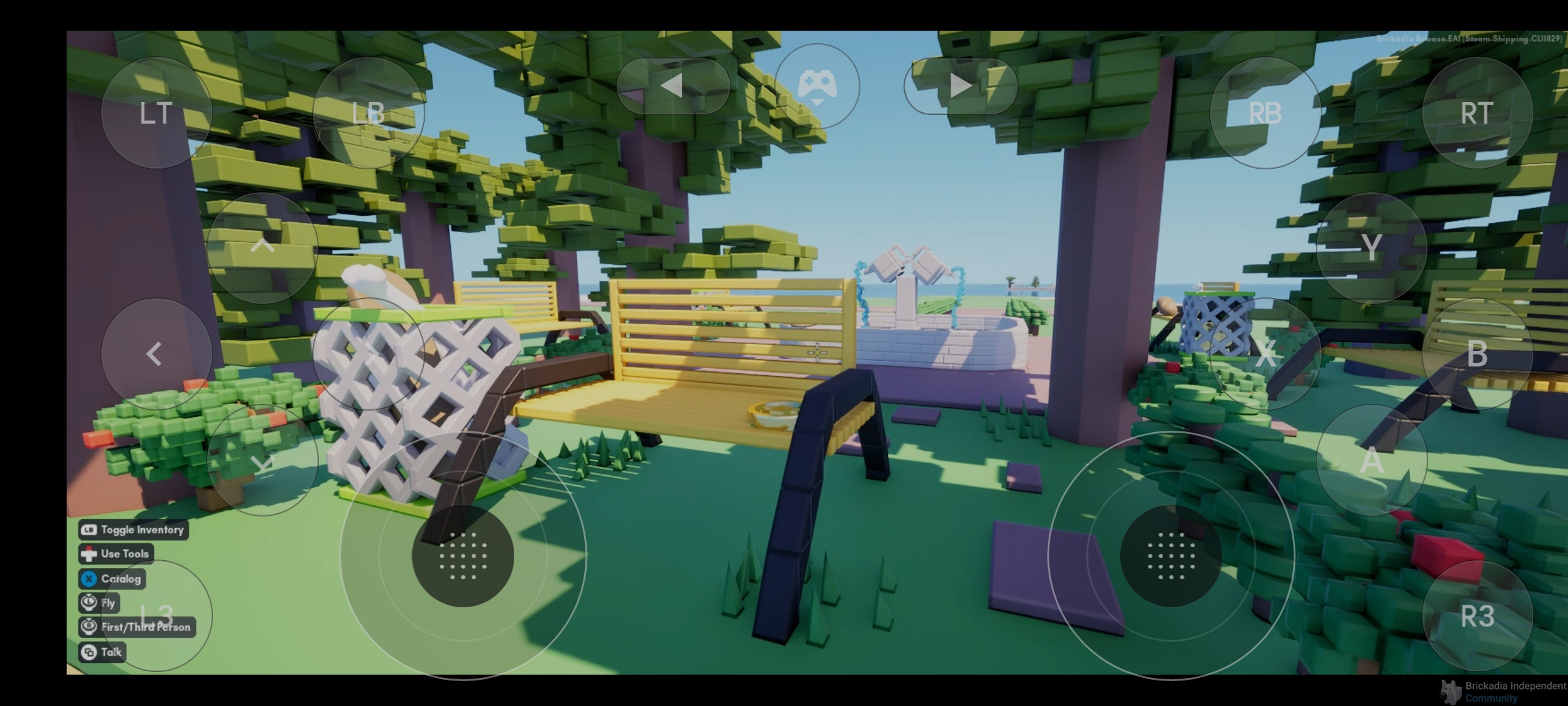Viewport: 1568px width, 706px height.
Task: Tap the left-pointing triangle overlay button
Action: (673, 86)
